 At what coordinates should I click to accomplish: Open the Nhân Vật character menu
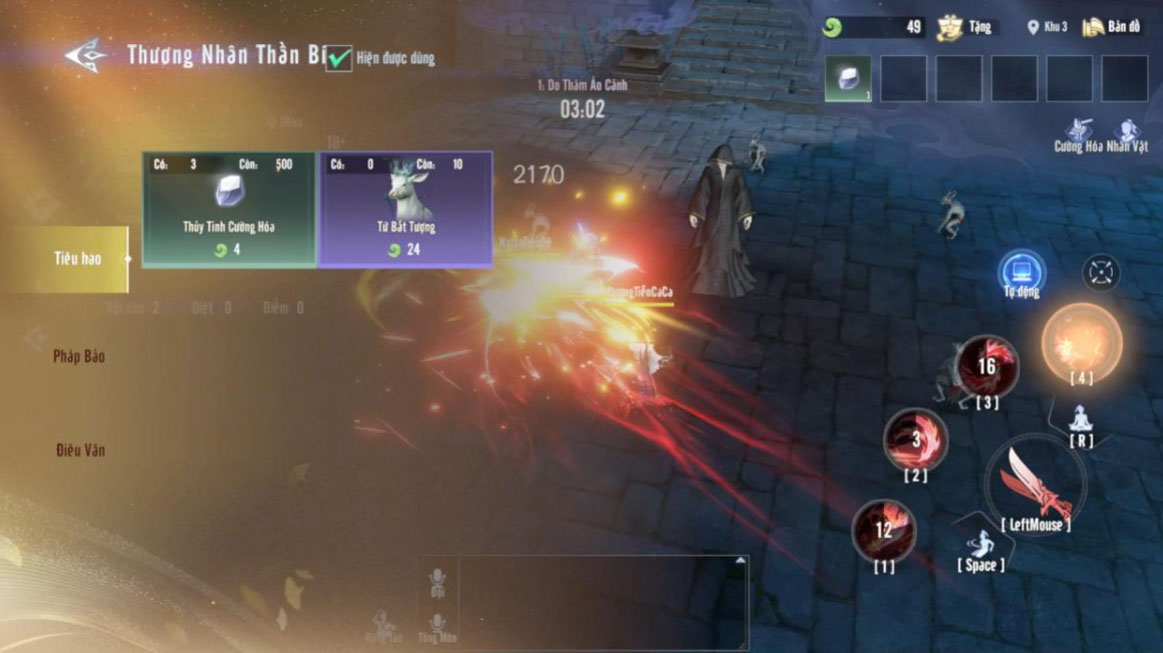tap(1128, 135)
